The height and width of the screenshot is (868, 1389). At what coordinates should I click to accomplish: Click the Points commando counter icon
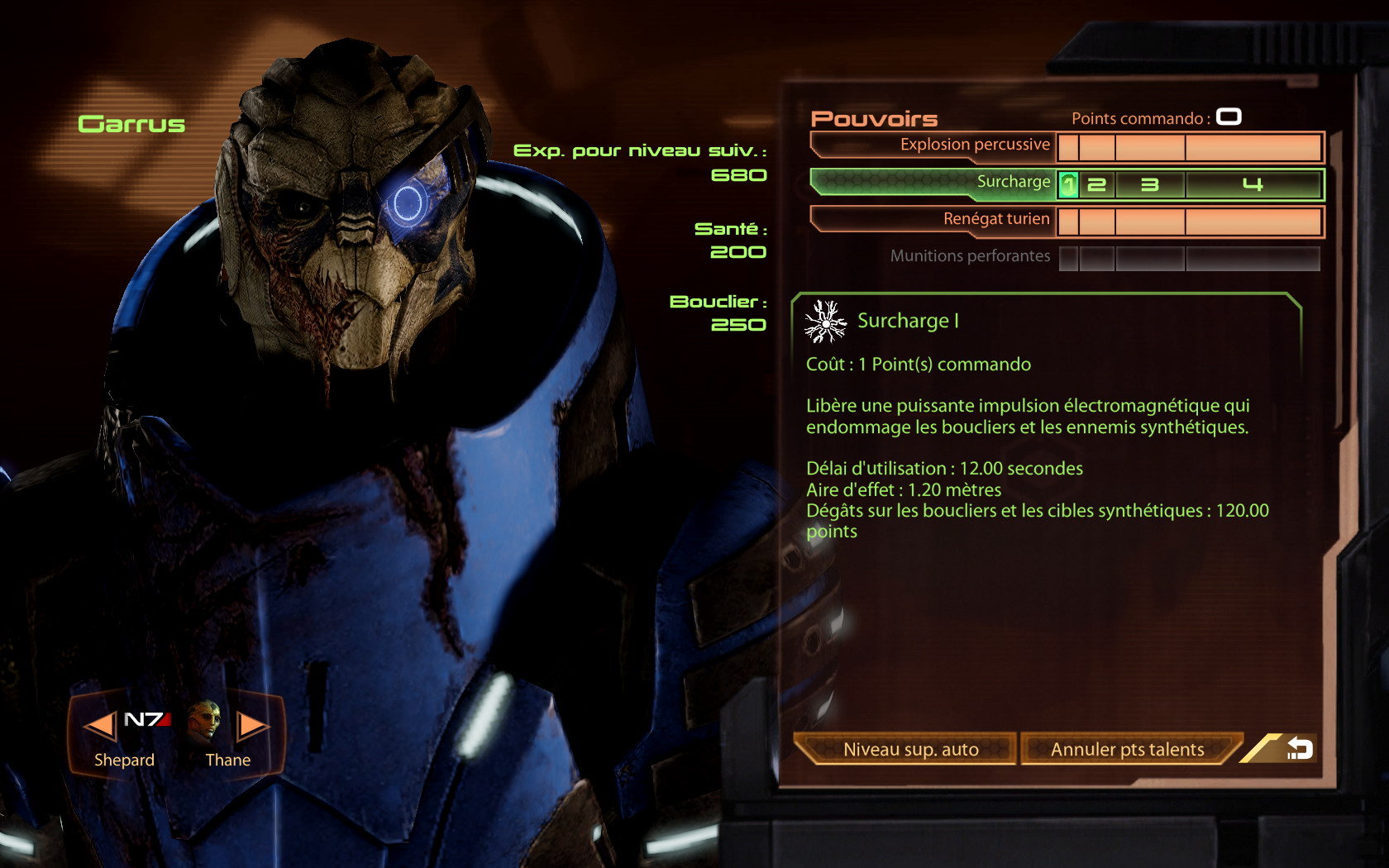click(x=1229, y=117)
